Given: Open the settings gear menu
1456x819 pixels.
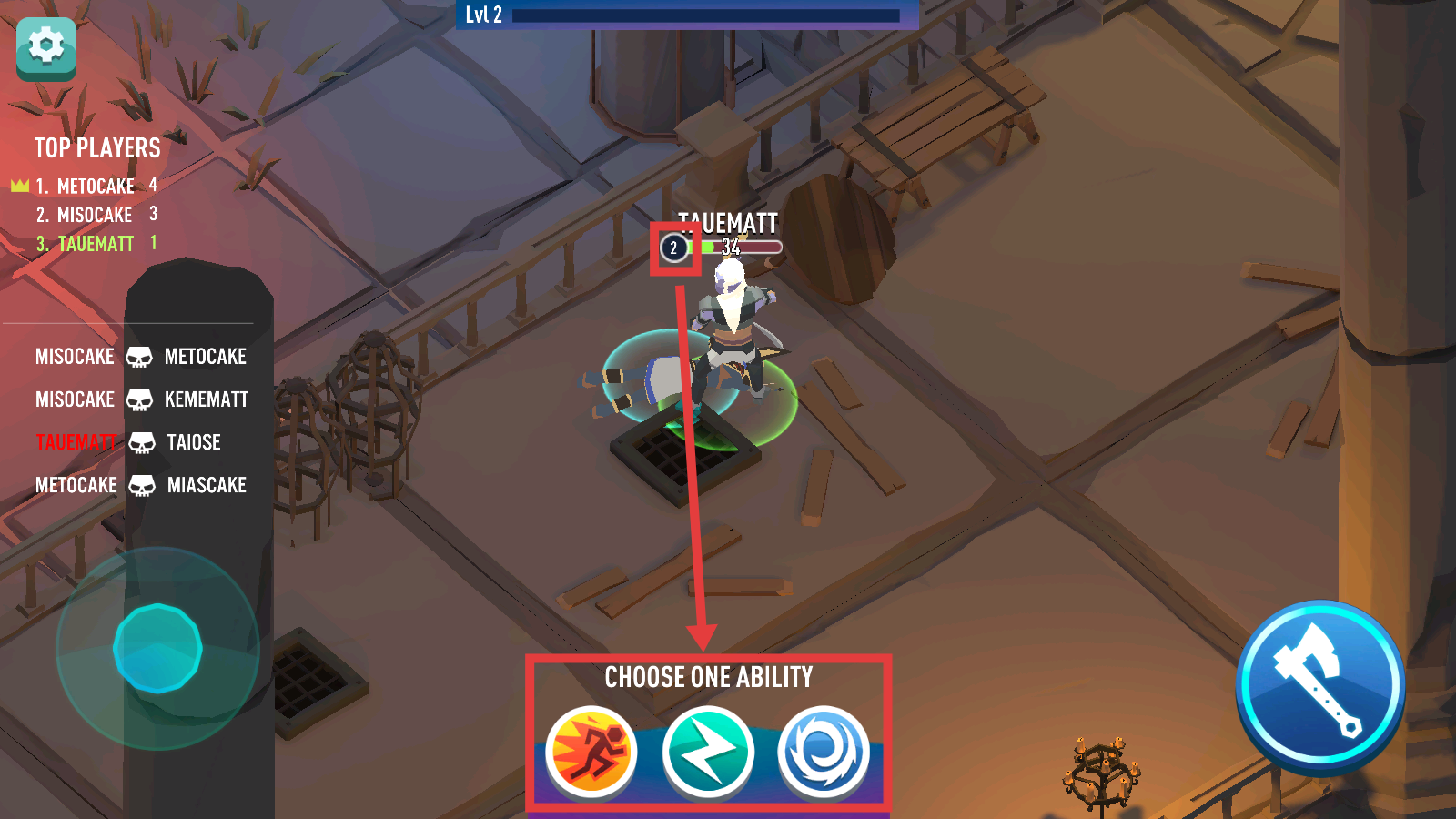Looking at the screenshot, I should [46, 47].
